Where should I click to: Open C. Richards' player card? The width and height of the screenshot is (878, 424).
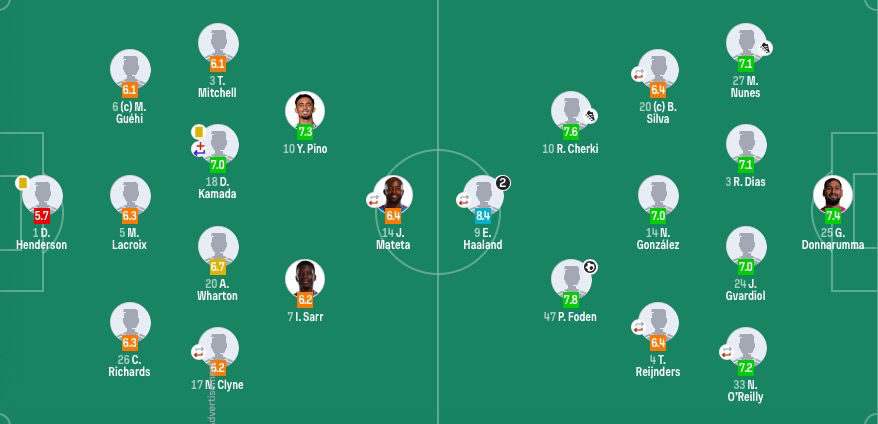pyautogui.click(x=130, y=323)
